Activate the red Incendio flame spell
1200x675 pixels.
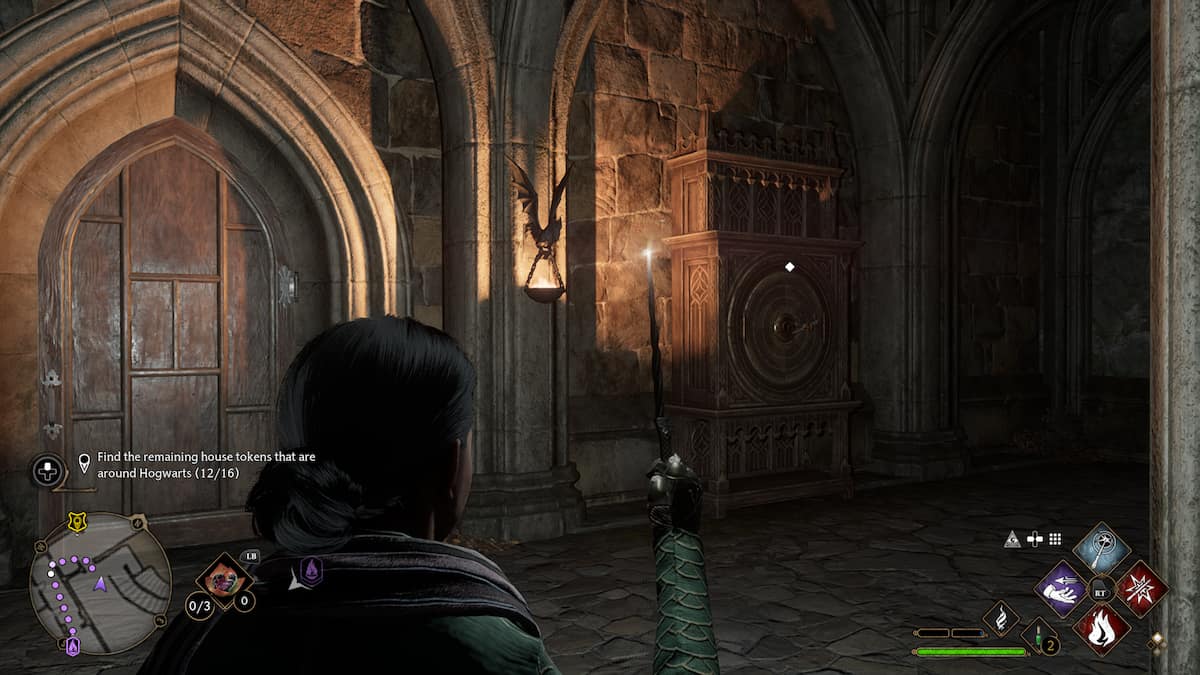tap(1101, 629)
